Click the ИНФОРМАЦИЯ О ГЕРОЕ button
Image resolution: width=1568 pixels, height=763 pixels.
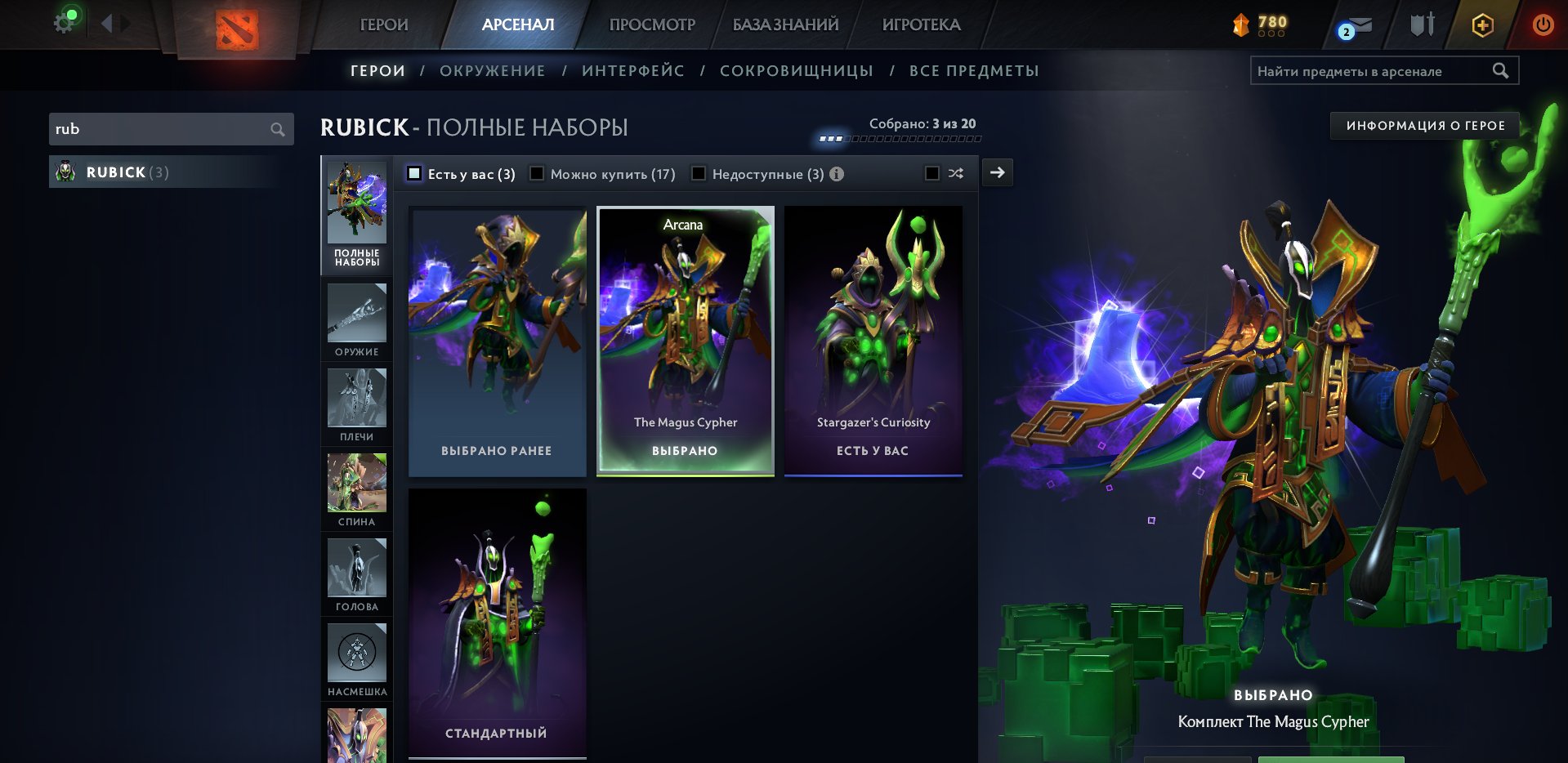click(1423, 125)
